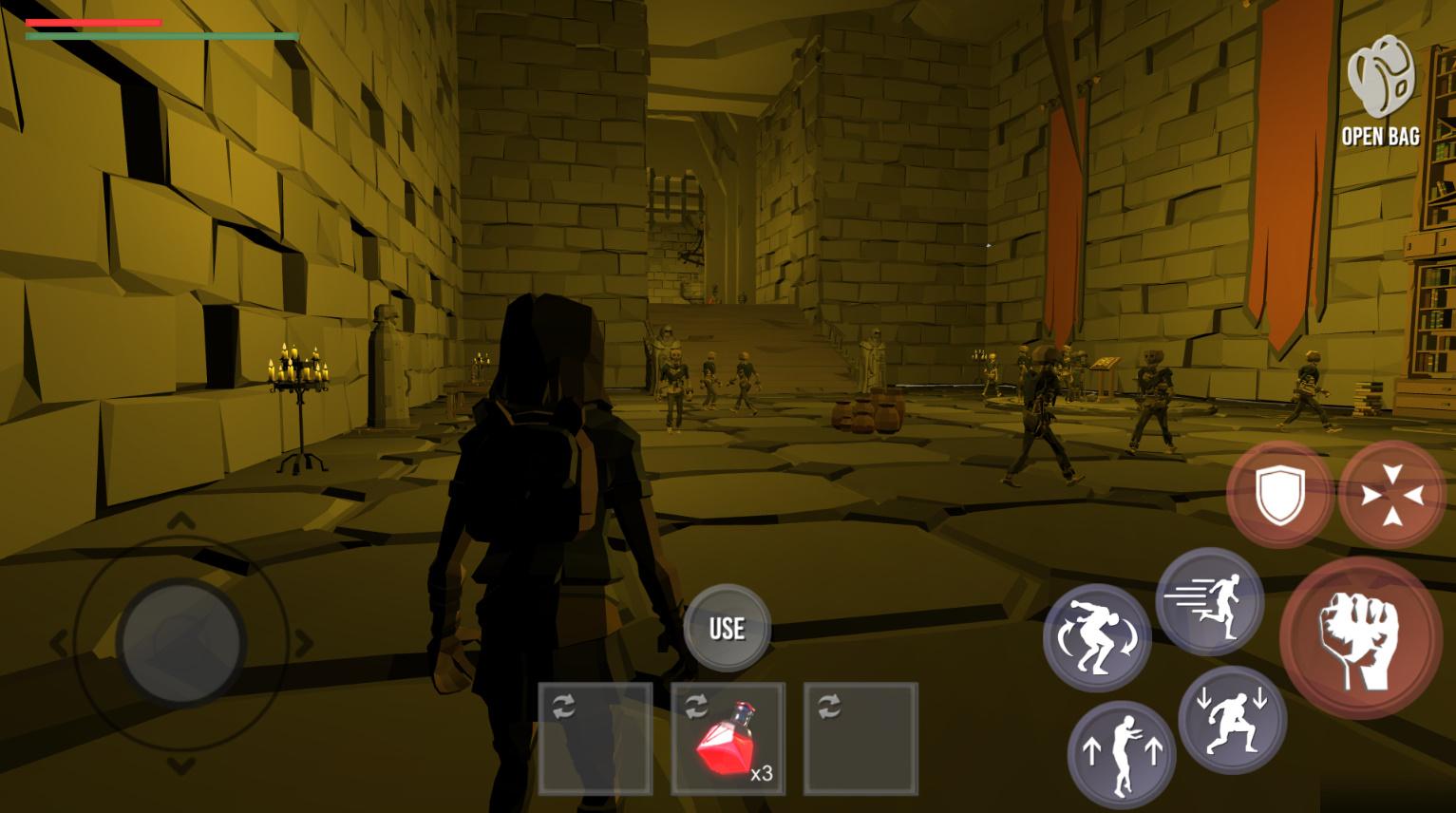Perform the dodge roll action
This screenshot has height=813, width=1456.
[x=1097, y=637]
